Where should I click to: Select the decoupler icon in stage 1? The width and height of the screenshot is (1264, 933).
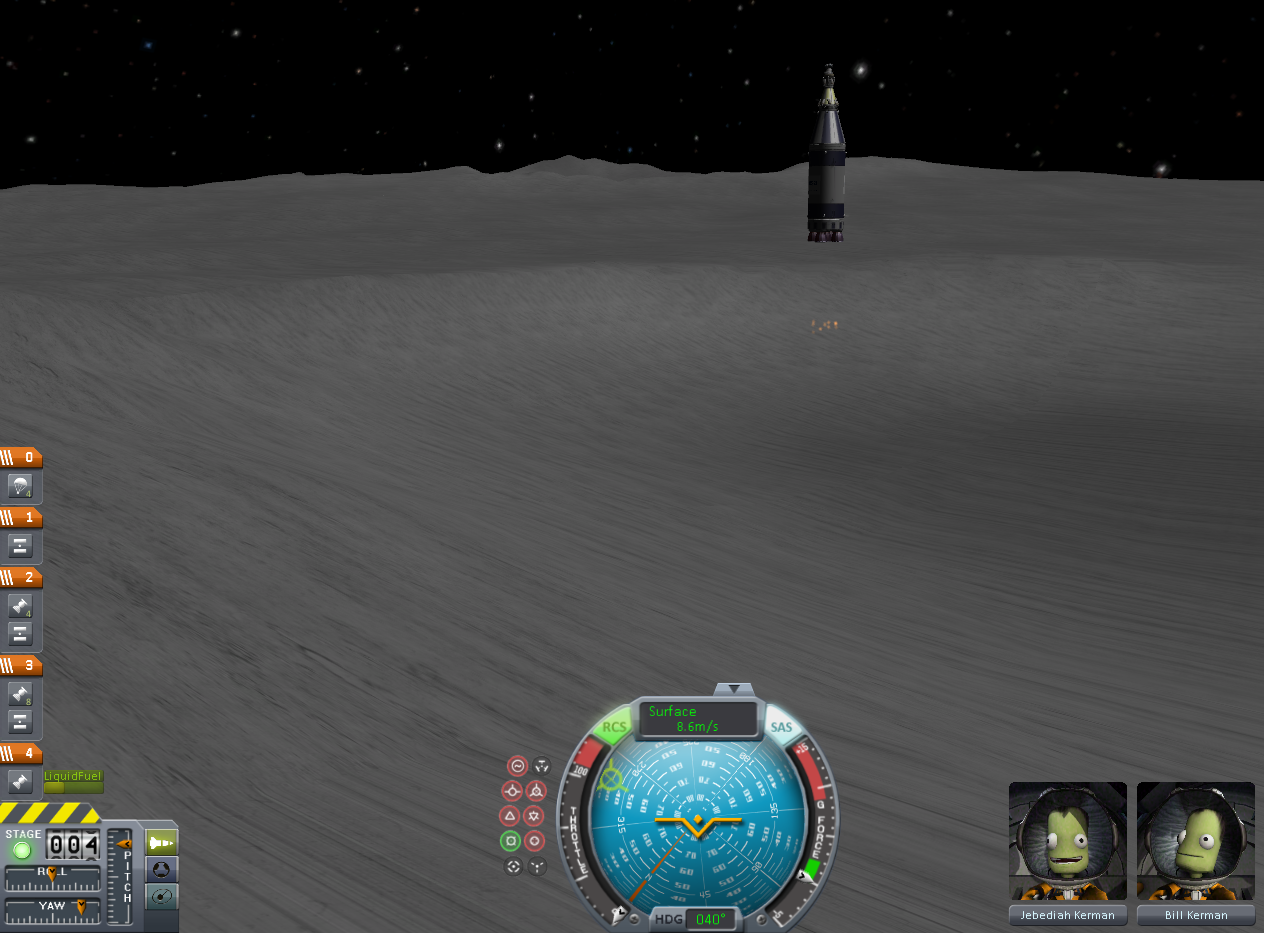[21, 546]
